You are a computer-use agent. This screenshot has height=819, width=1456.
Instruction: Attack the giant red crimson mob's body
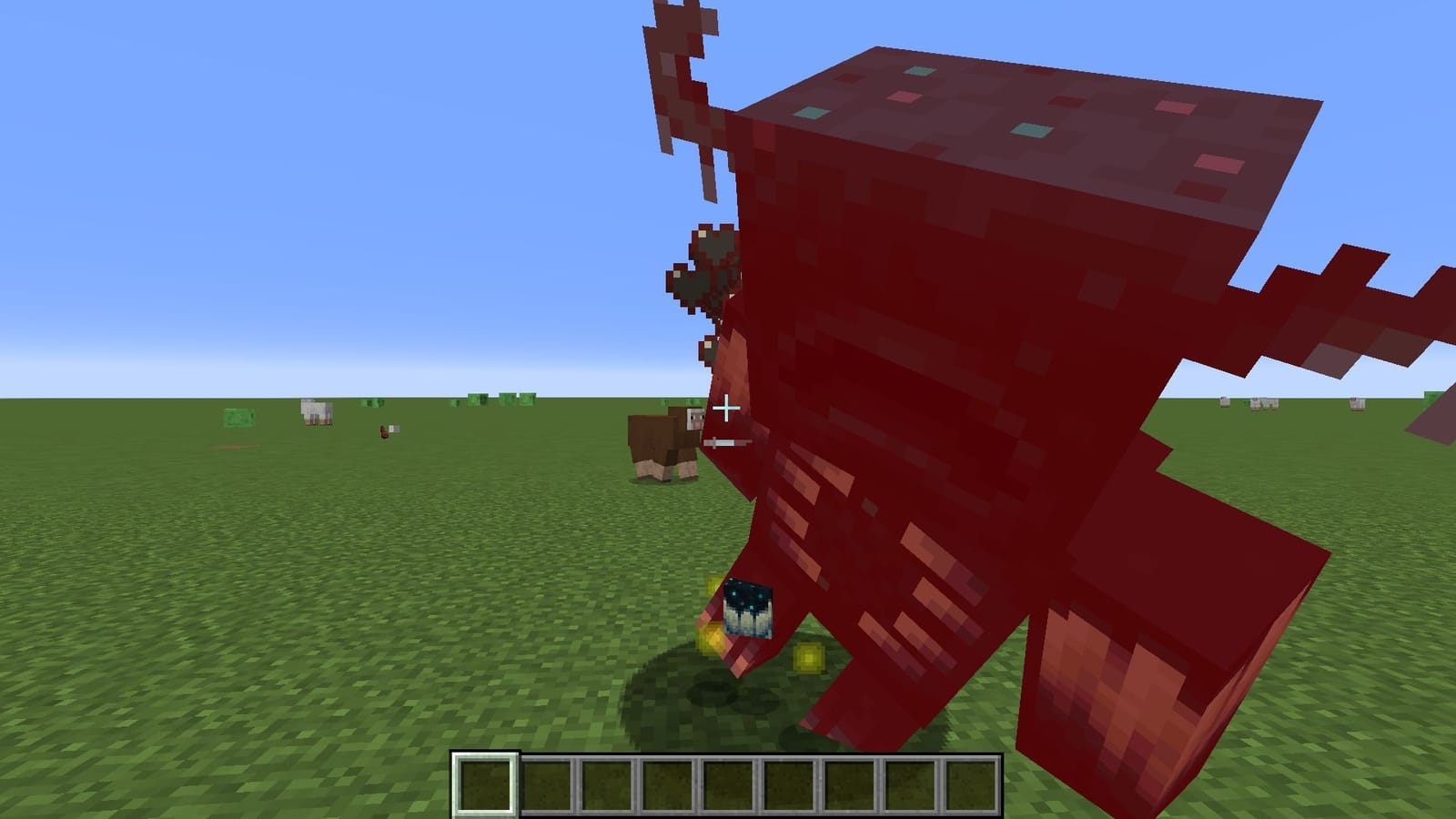tap(955, 364)
